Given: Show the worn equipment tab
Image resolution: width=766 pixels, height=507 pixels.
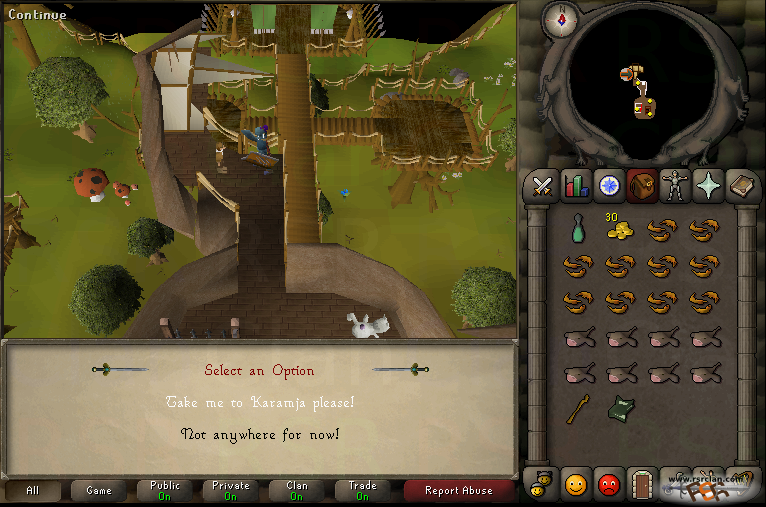Looking at the screenshot, I should click(x=674, y=186).
